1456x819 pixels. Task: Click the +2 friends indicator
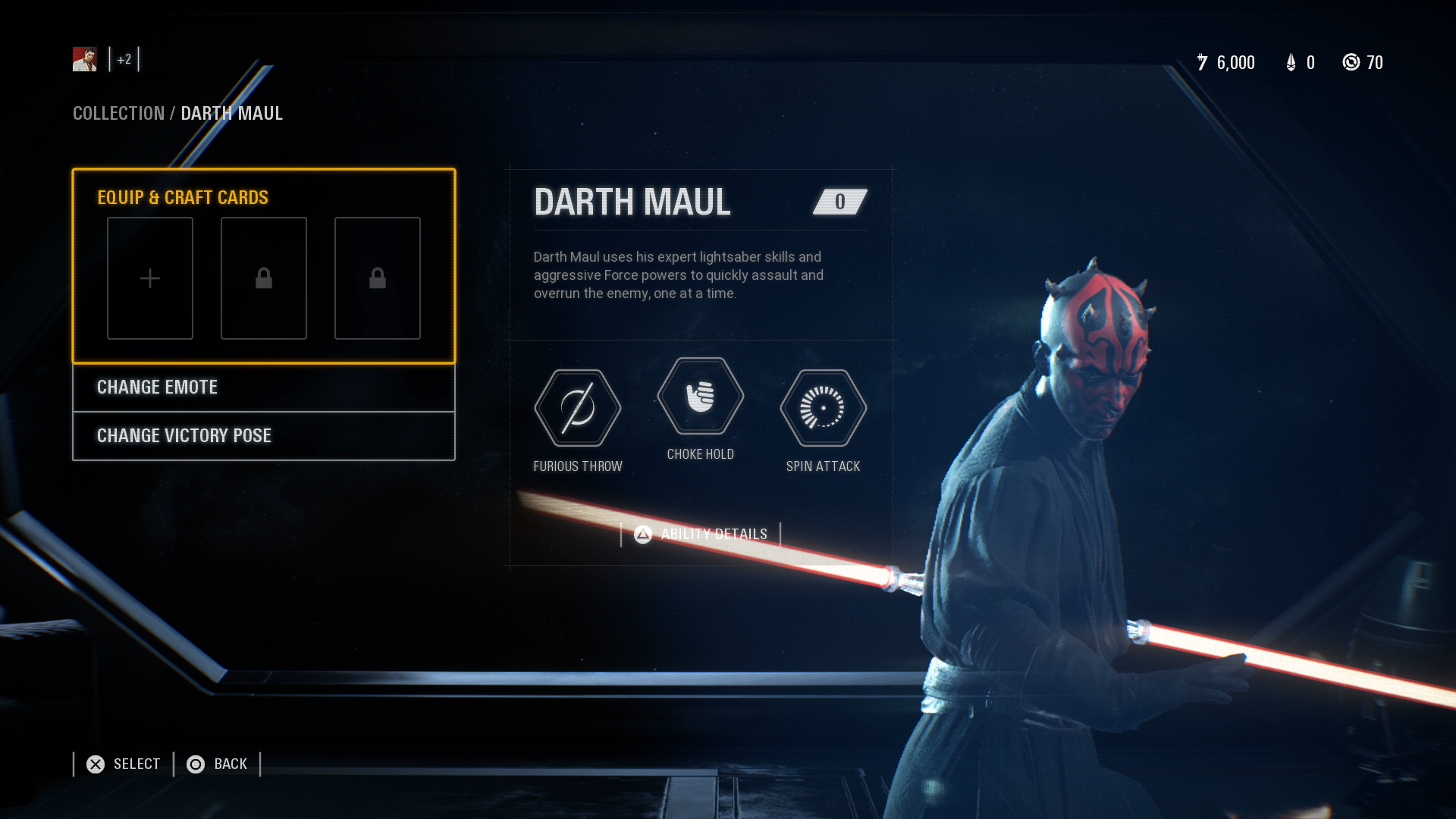pos(124,58)
